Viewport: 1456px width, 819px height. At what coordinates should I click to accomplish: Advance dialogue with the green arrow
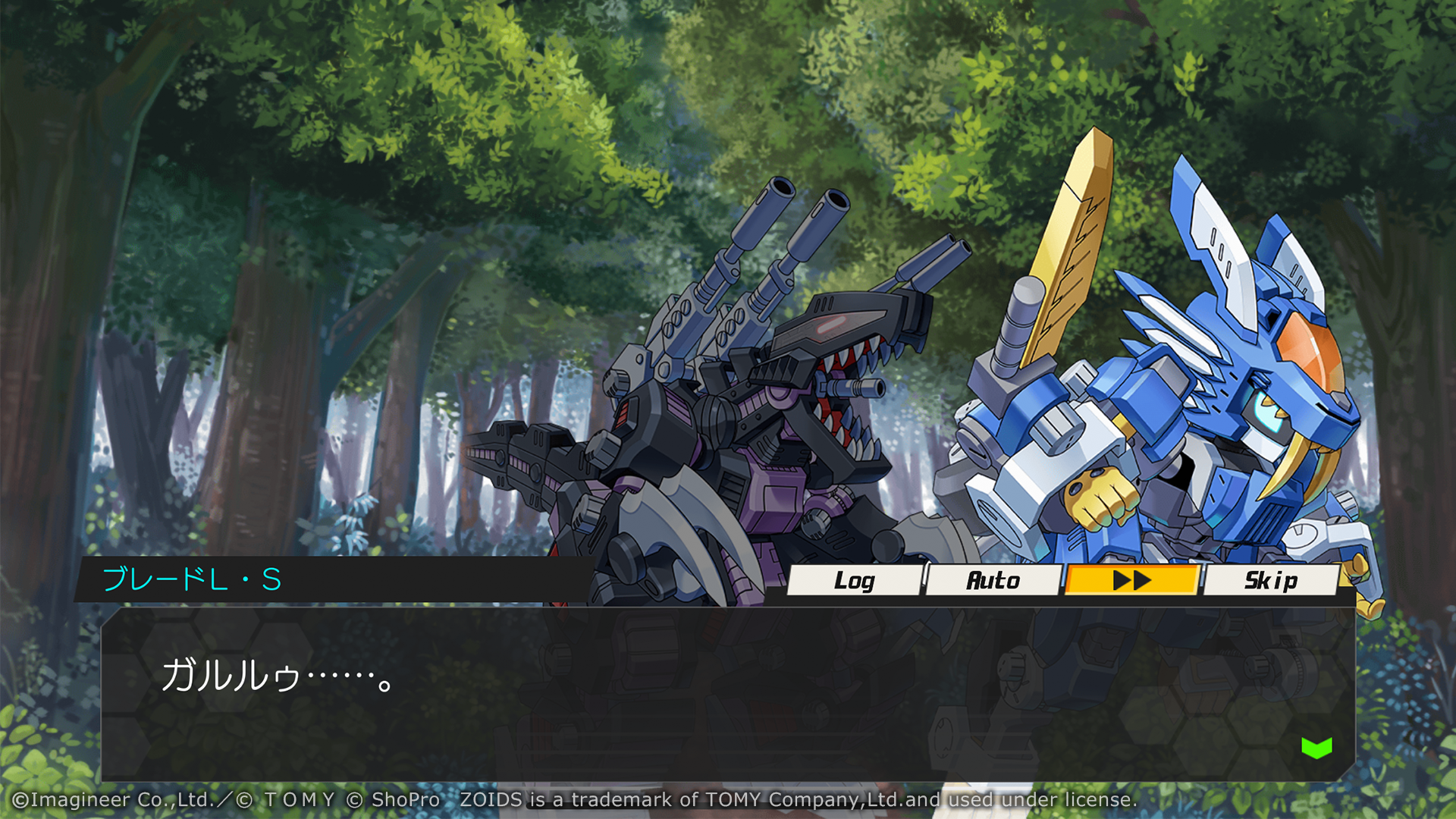point(1316,748)
